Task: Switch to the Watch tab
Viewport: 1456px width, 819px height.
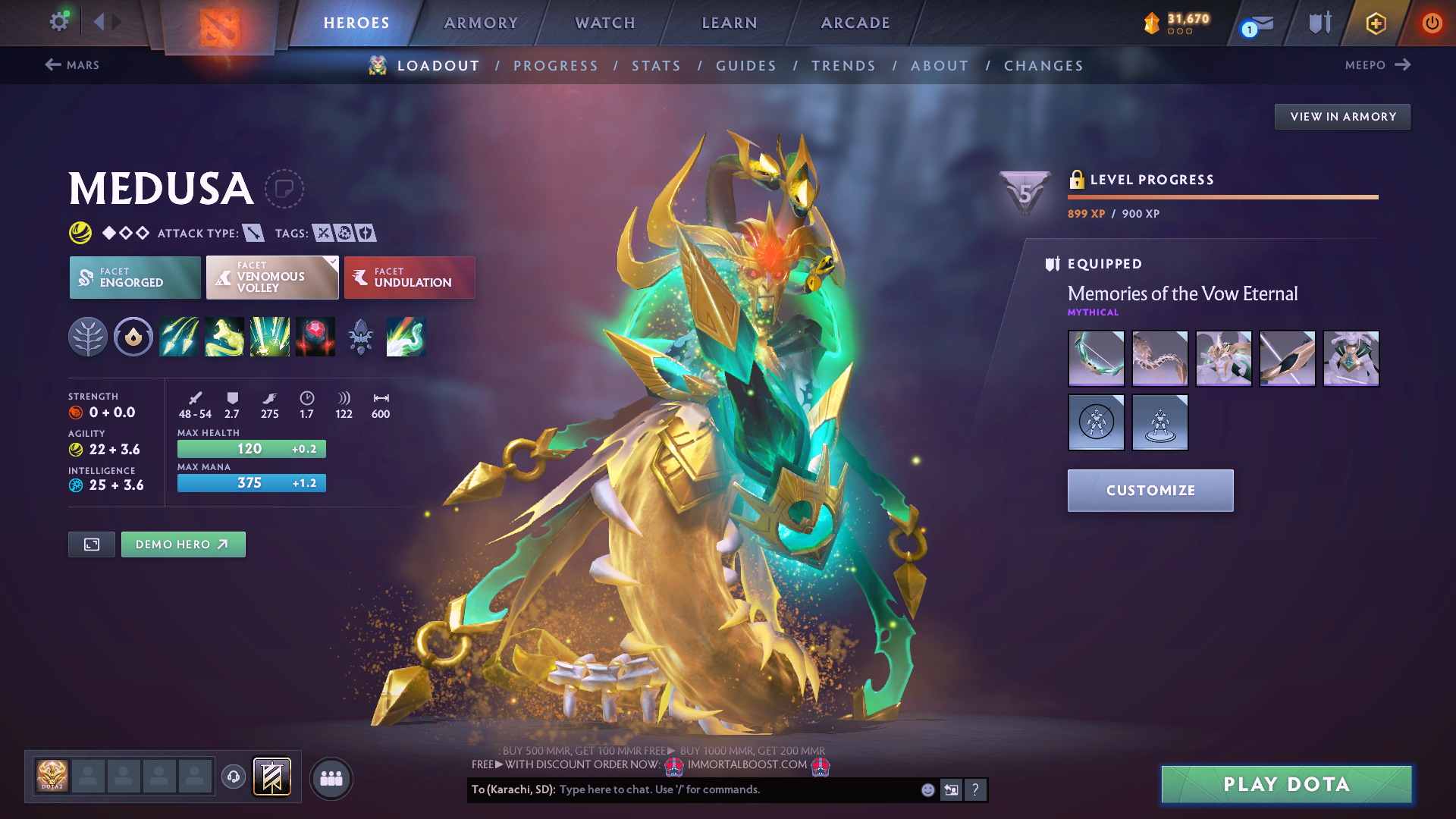Action: click(605, 23)
